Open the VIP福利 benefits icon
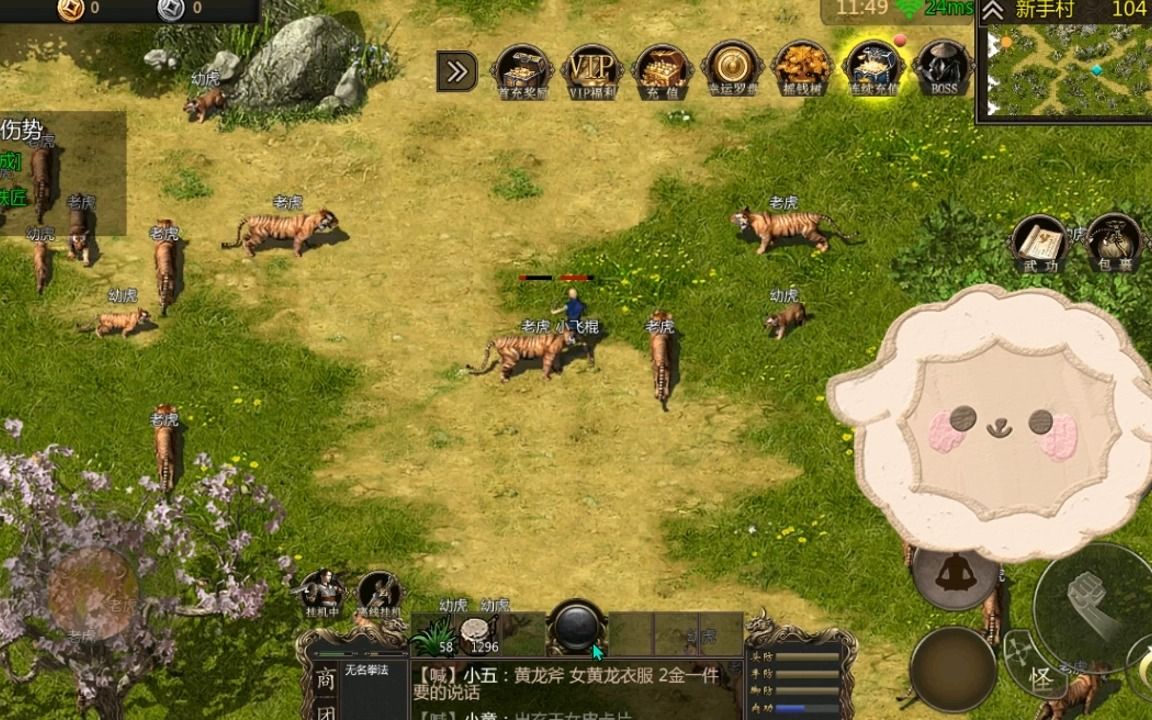Viewport: 1152px width, 720px height. click(593, 69)
